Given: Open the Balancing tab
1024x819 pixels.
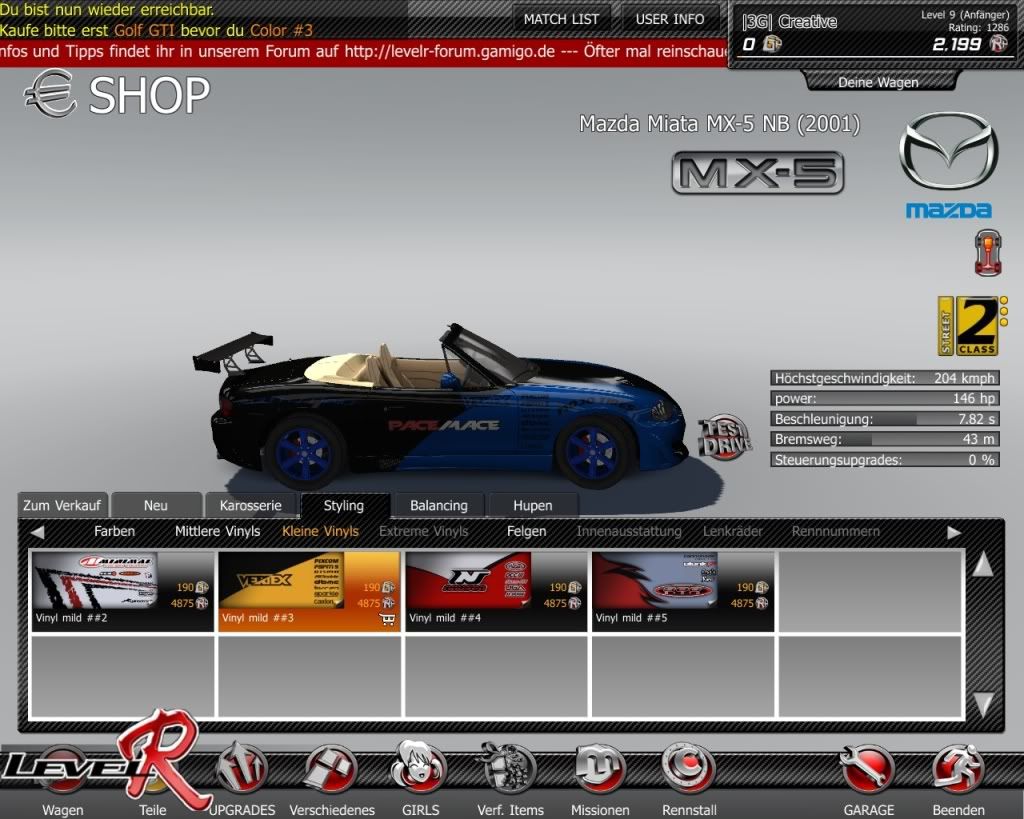Looking at the screenshot, I should (x=438, y=505).
